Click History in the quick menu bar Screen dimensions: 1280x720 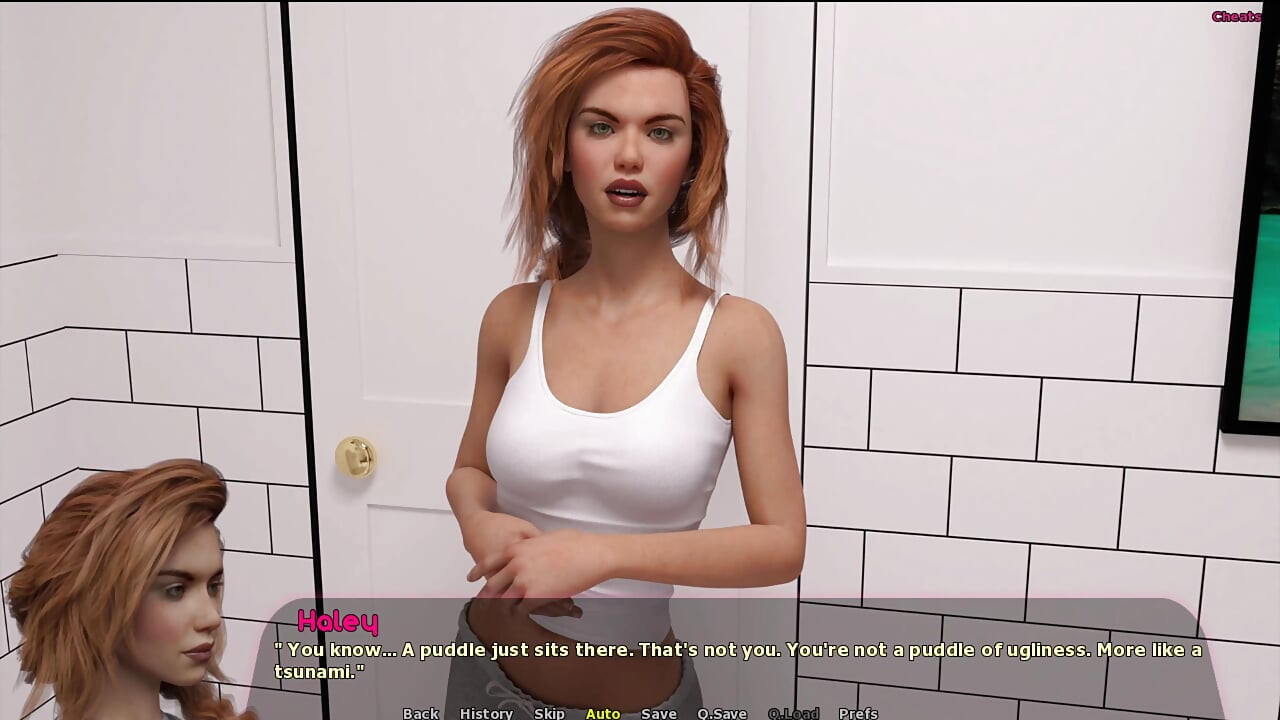(486, 713)
